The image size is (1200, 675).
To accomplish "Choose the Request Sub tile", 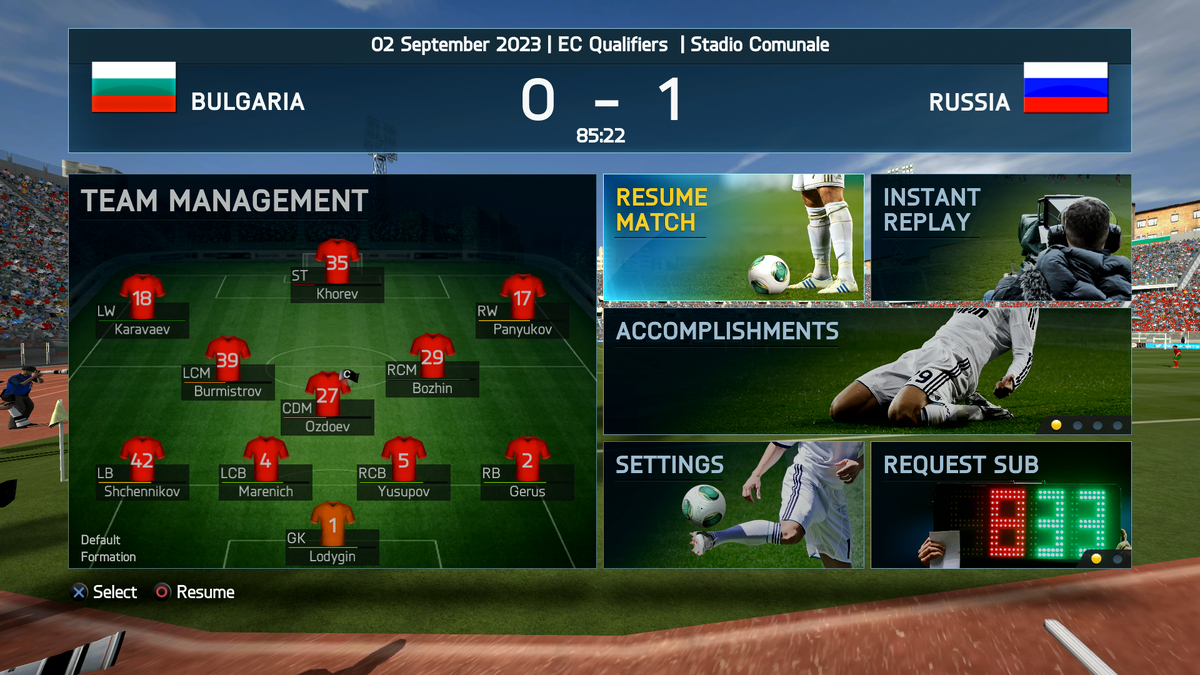I will (1000, 505).
